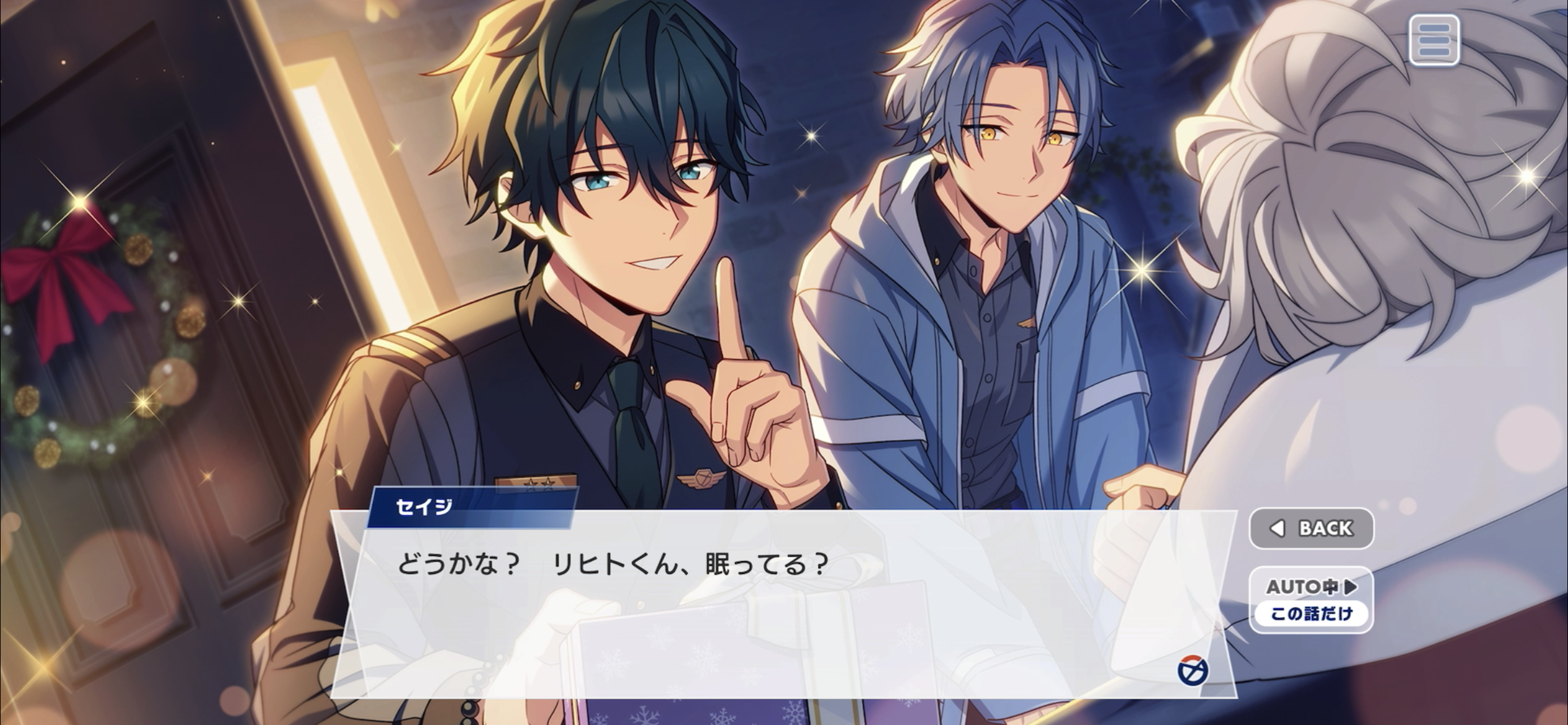Open the hamburger menu
Screen dimensions: 1568x725
pyautogui.click(x=1434, y=41)
